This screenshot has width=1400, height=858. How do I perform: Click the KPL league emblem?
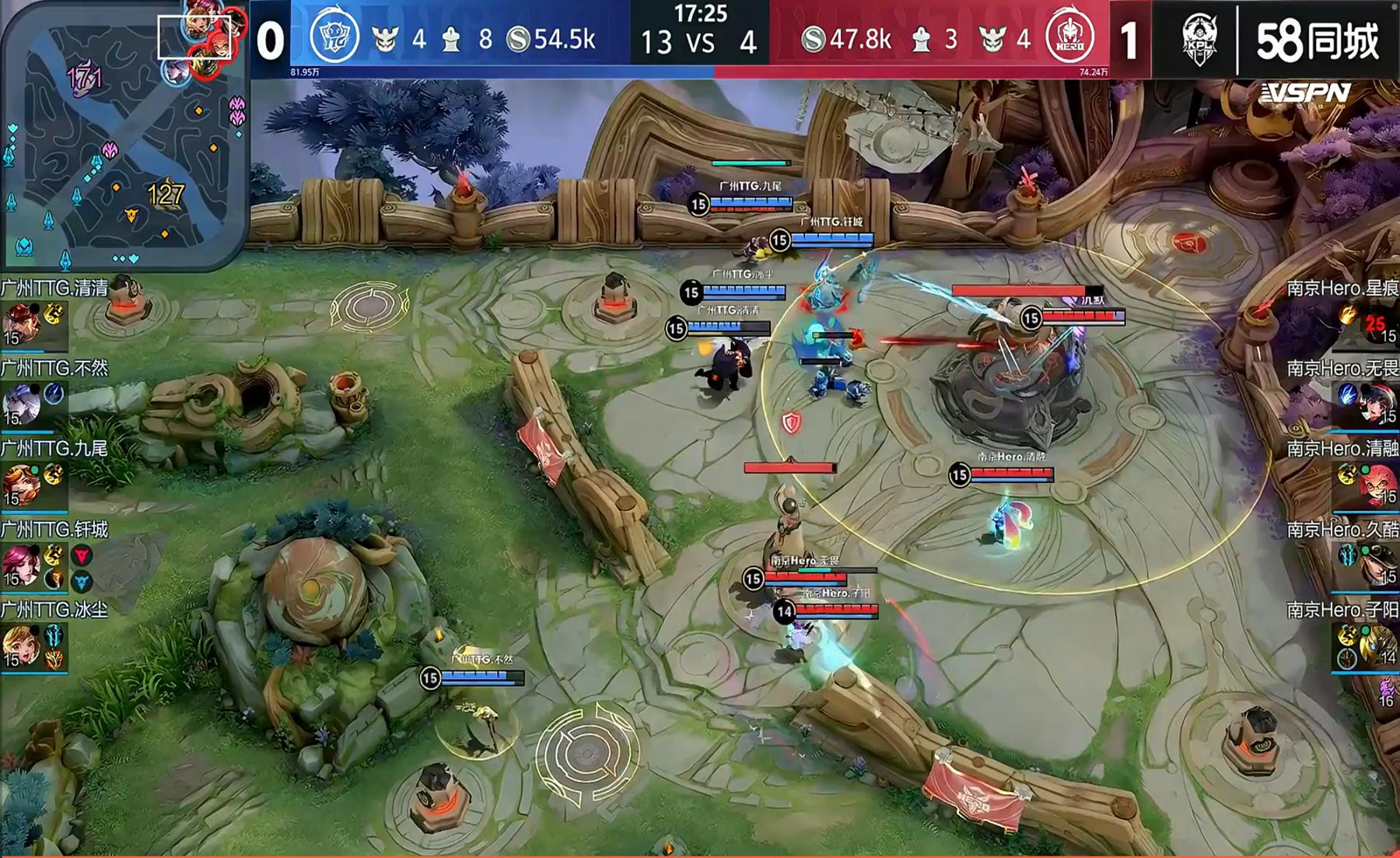[1199, 39]
